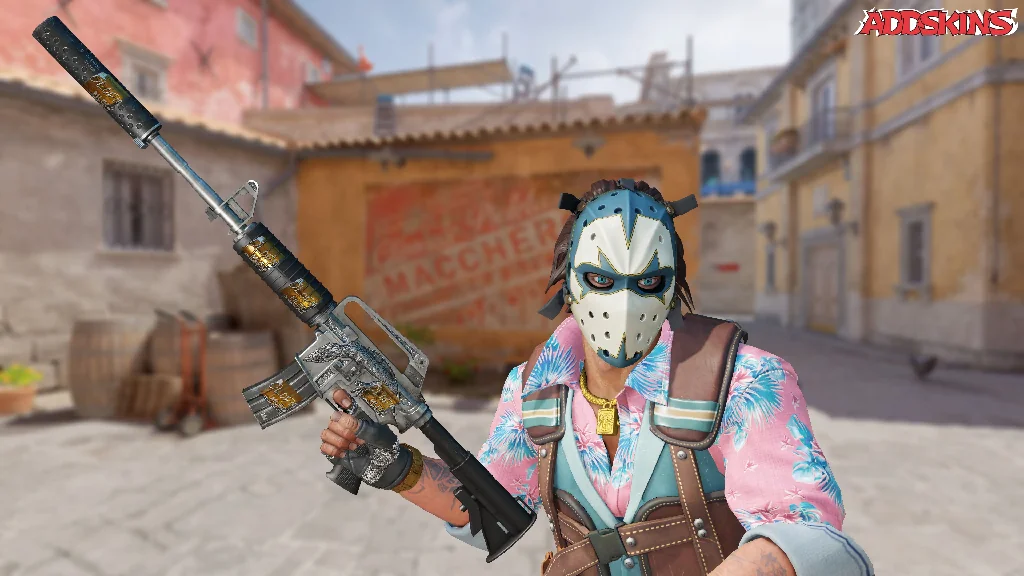Click the ADDSKINS logo watermark
Screen dimensions: 1024x576
(936, 23)
